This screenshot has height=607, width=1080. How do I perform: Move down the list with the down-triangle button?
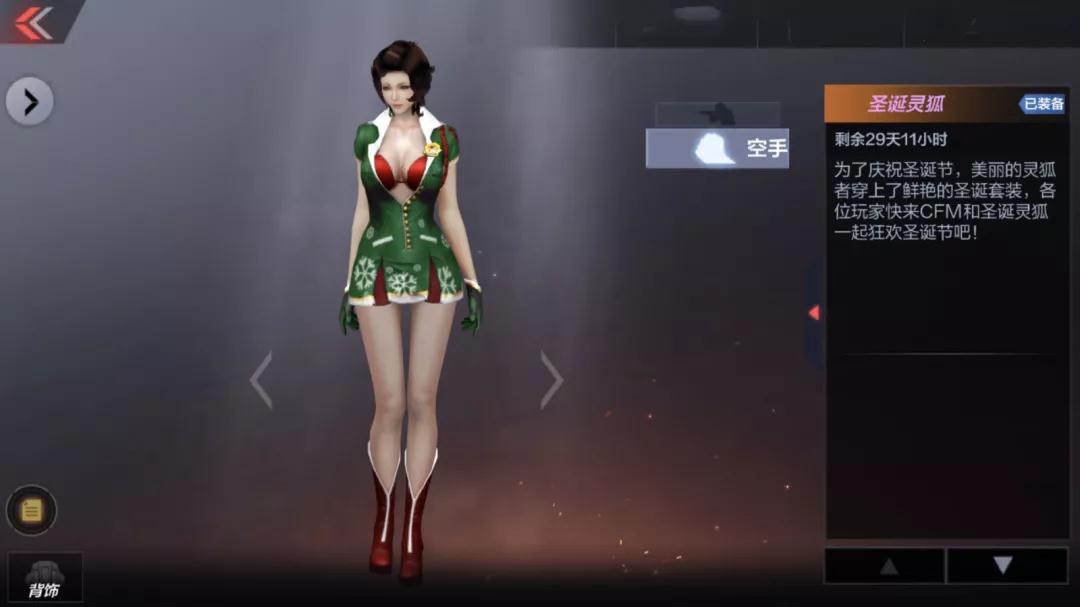coord(1004,566)
